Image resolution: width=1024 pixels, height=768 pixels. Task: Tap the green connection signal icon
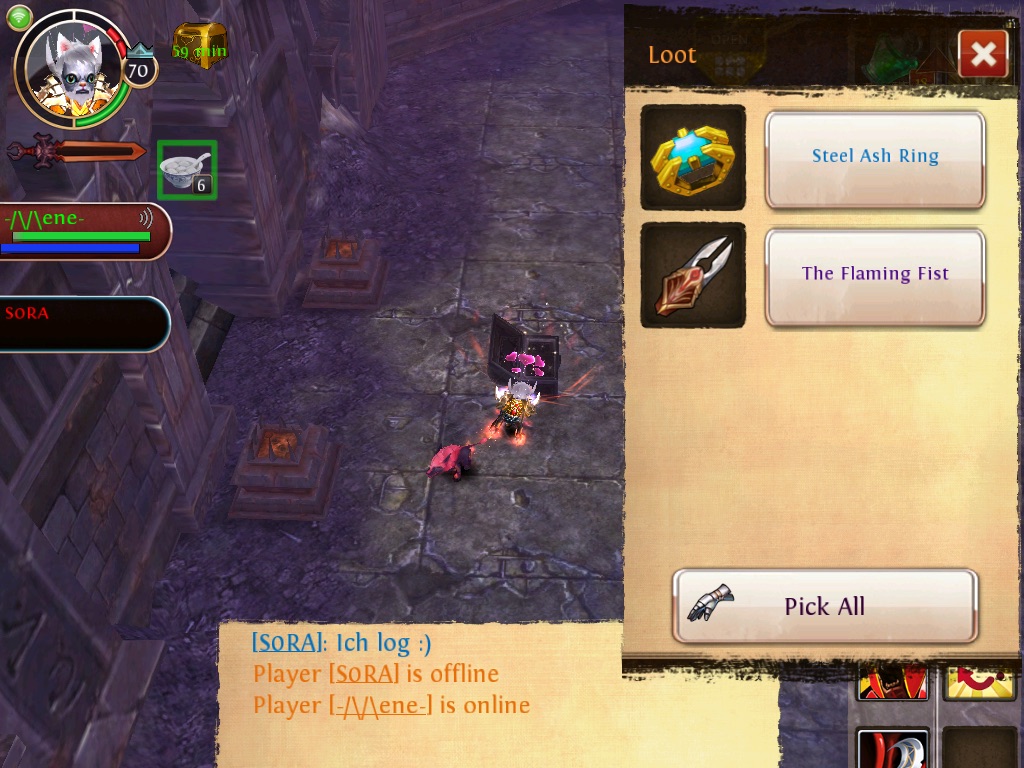click(x=19, y=17)
